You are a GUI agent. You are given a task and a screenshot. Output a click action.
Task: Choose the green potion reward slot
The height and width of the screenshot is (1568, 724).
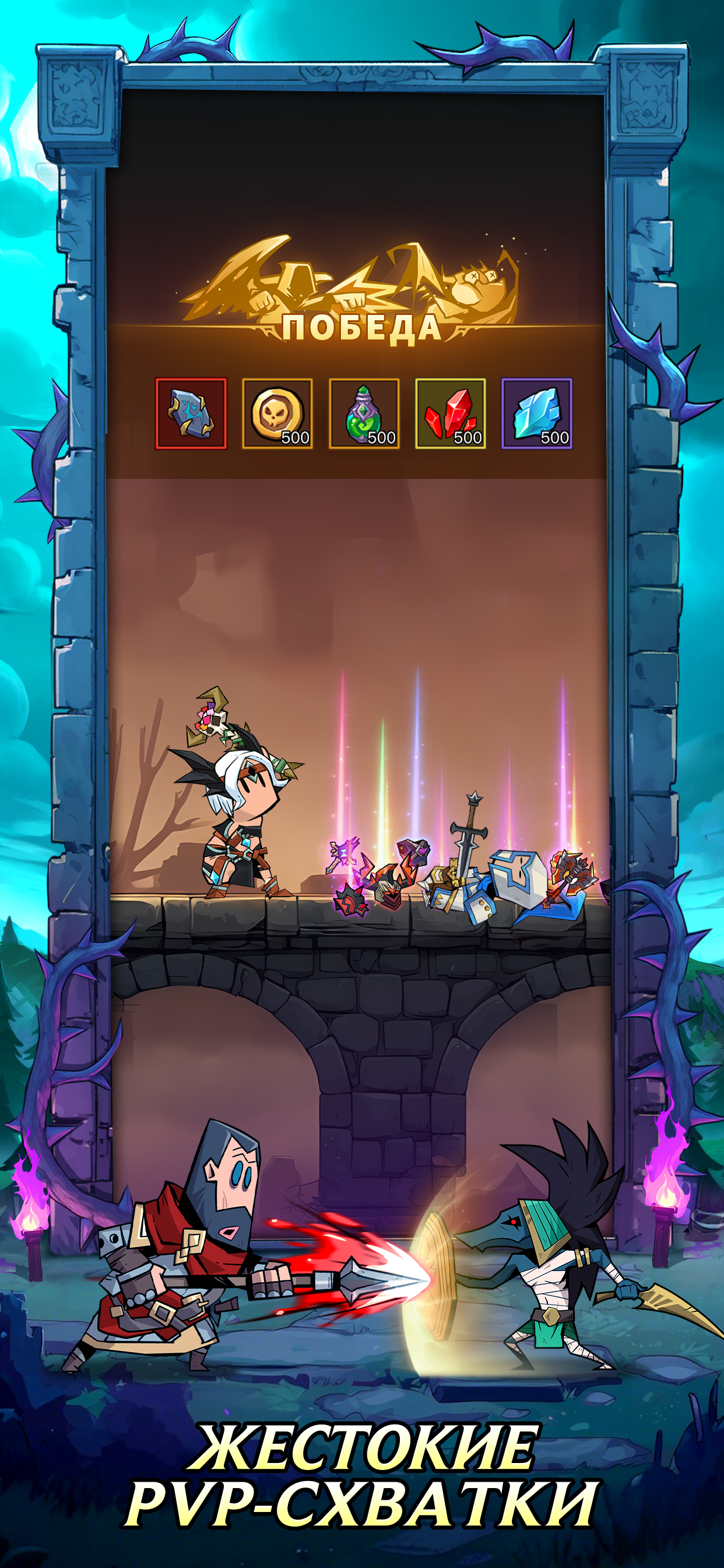coord(364,414)
